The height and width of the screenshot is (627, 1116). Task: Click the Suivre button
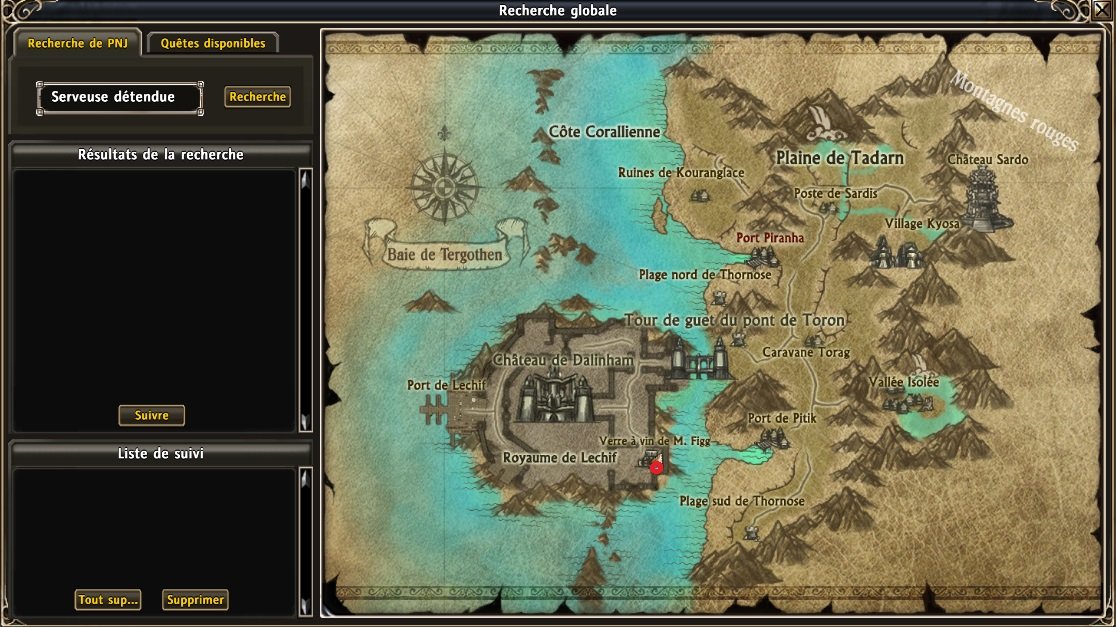click(151, 415)
